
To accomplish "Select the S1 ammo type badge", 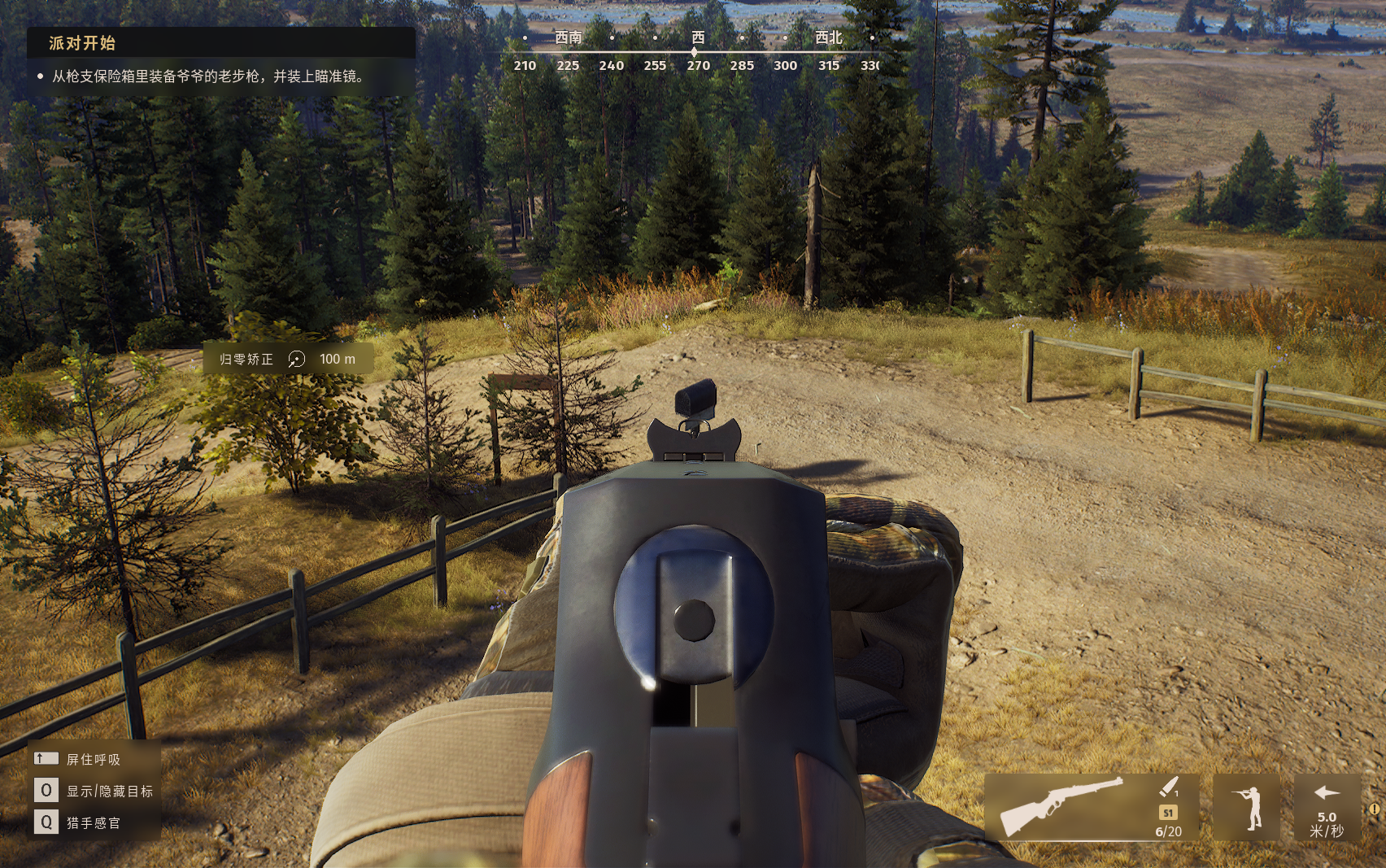I will click(1168, 811).
